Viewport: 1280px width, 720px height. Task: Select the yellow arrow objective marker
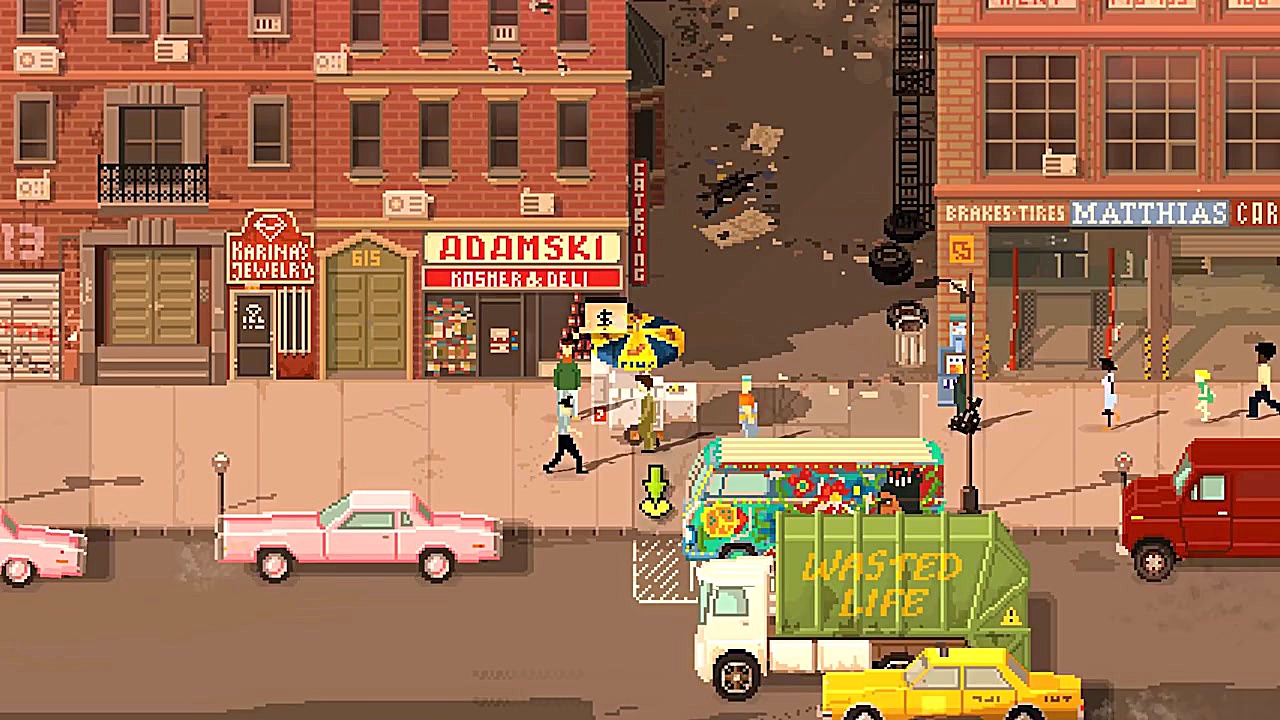655,491
